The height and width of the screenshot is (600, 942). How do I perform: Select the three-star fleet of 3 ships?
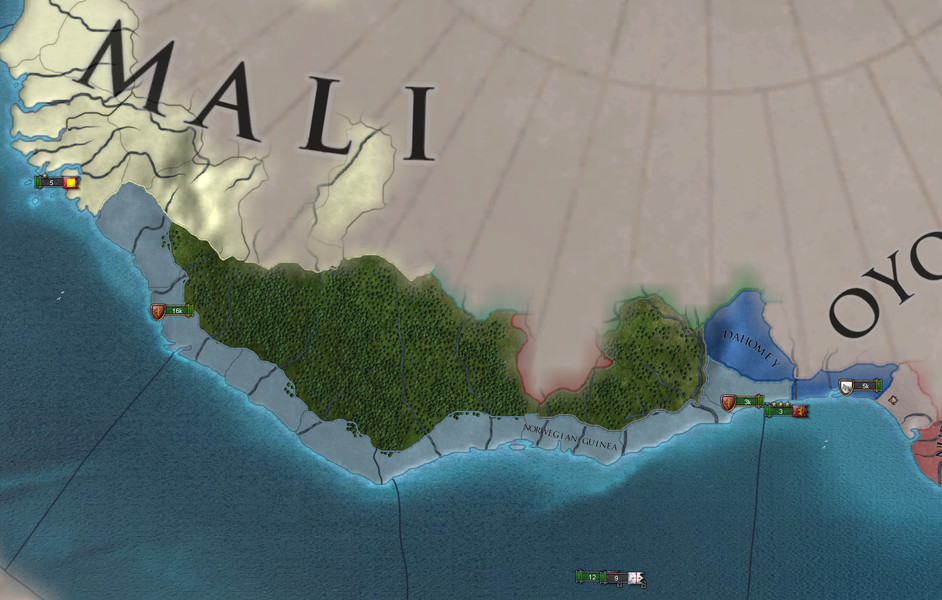786,410
